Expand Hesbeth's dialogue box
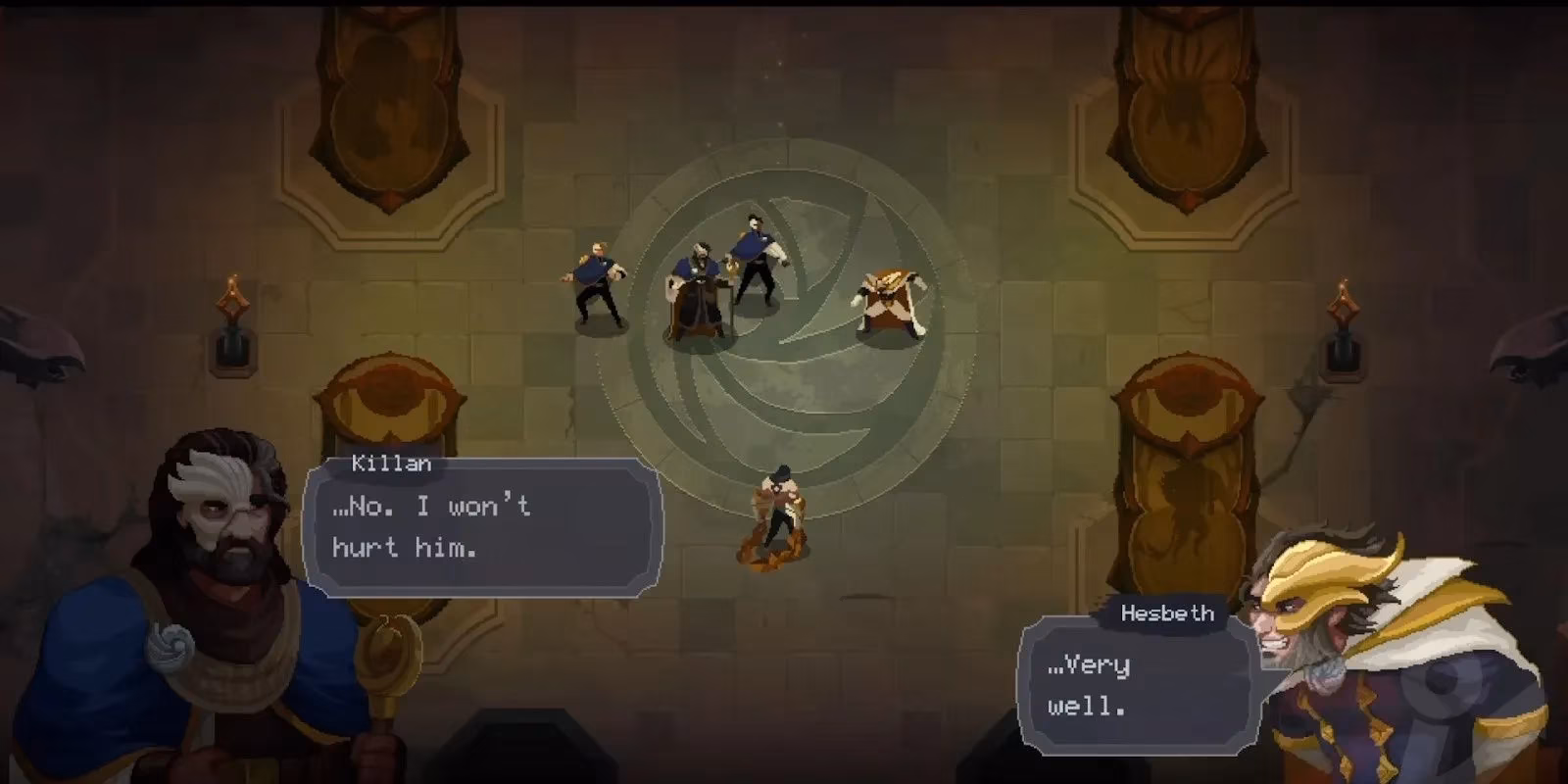The width and height of the screenshot is (1568, 784). pos(1137,686)
